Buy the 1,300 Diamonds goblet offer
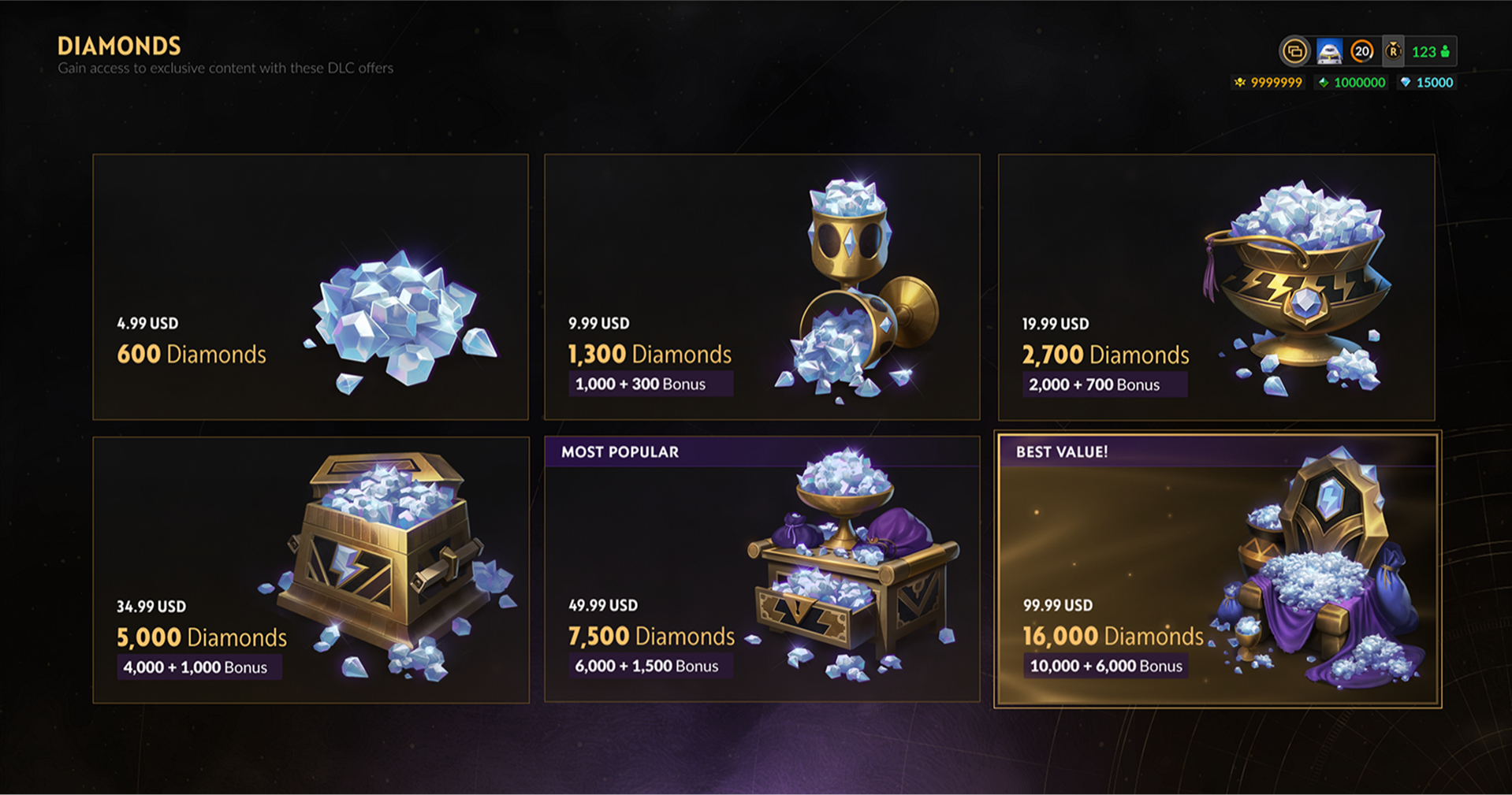This screenshot has height=795, width=1512. tap(762, 287)
